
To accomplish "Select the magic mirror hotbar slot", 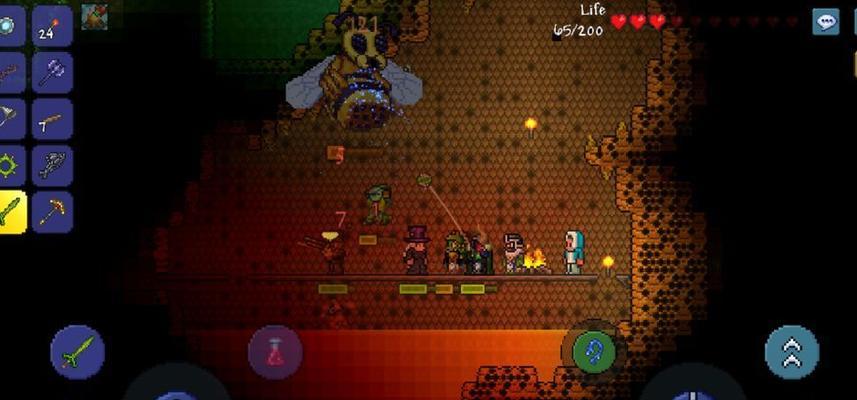I will 9,26.
